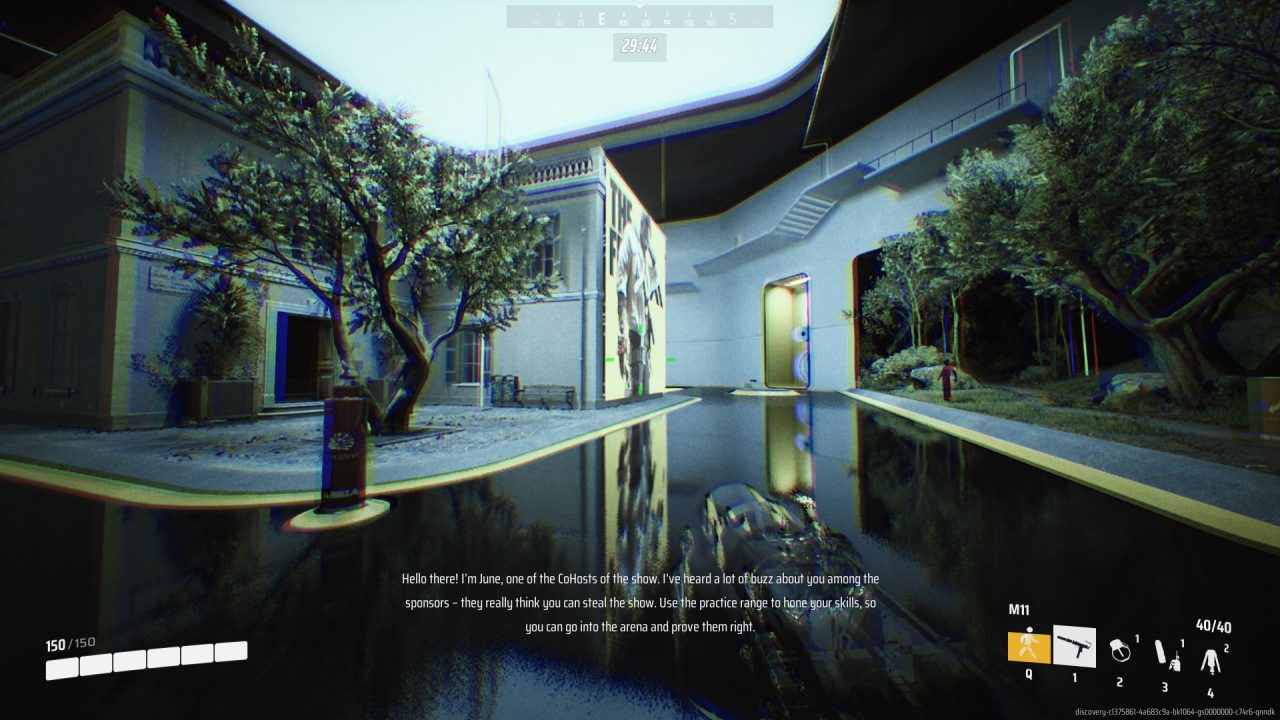Select the M11 weapon slot
The width and height of the screenshot is (1280, 720).
click(x=1074, y=646)
